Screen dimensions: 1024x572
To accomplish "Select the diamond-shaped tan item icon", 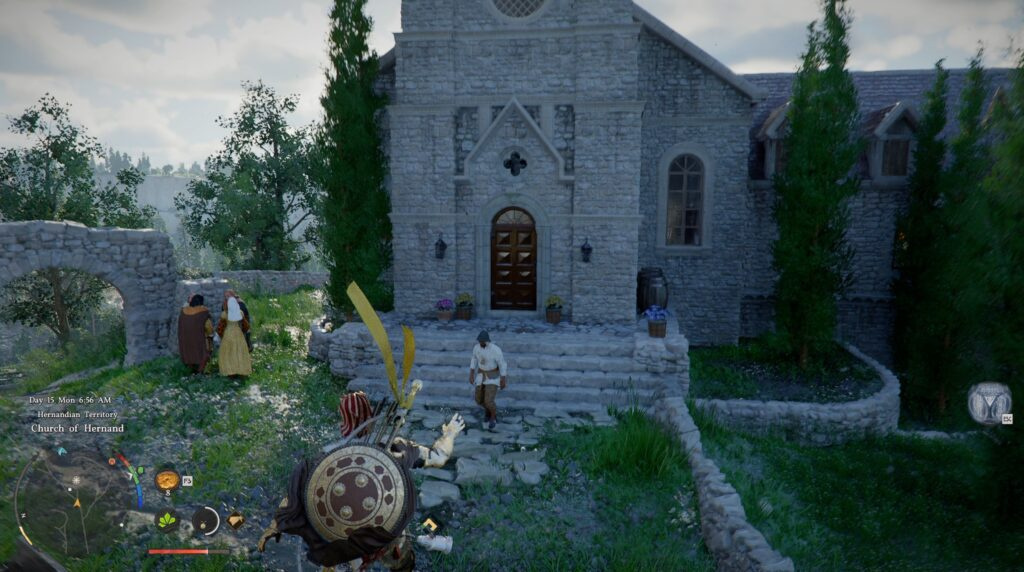I will click(x=236, y=520).
